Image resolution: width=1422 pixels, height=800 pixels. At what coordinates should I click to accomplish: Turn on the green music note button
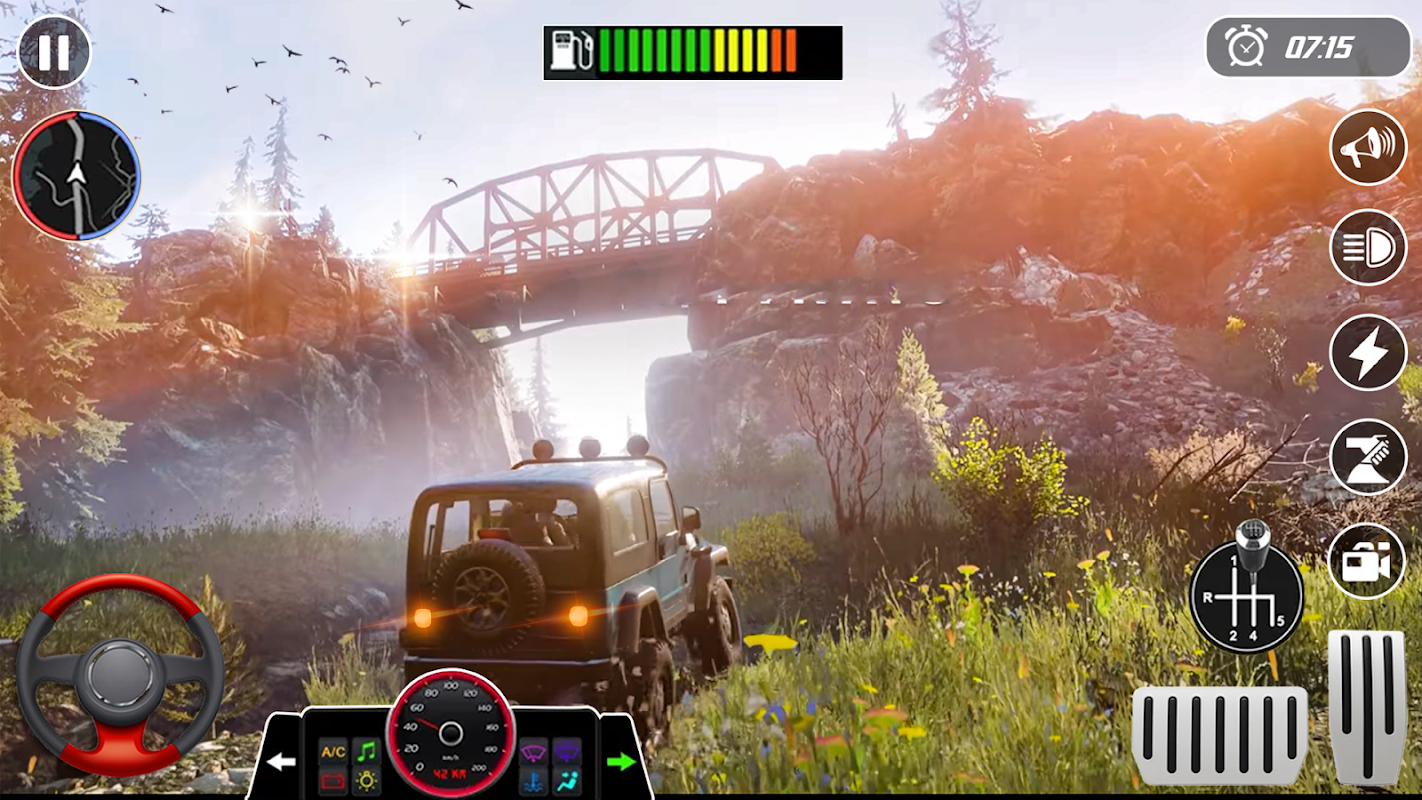tap(367, 751)
